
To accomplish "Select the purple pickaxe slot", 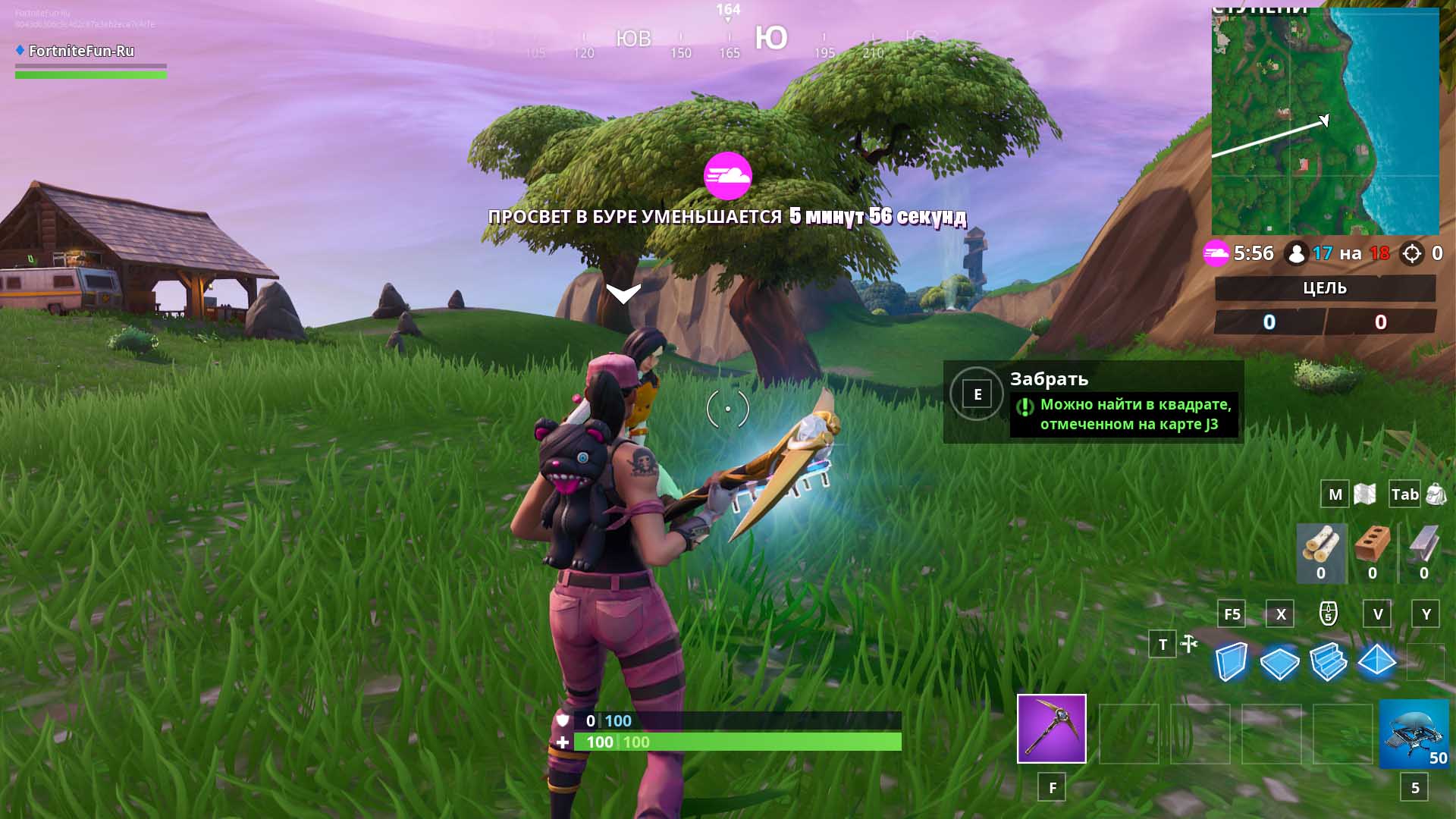I will [1051, 728].
